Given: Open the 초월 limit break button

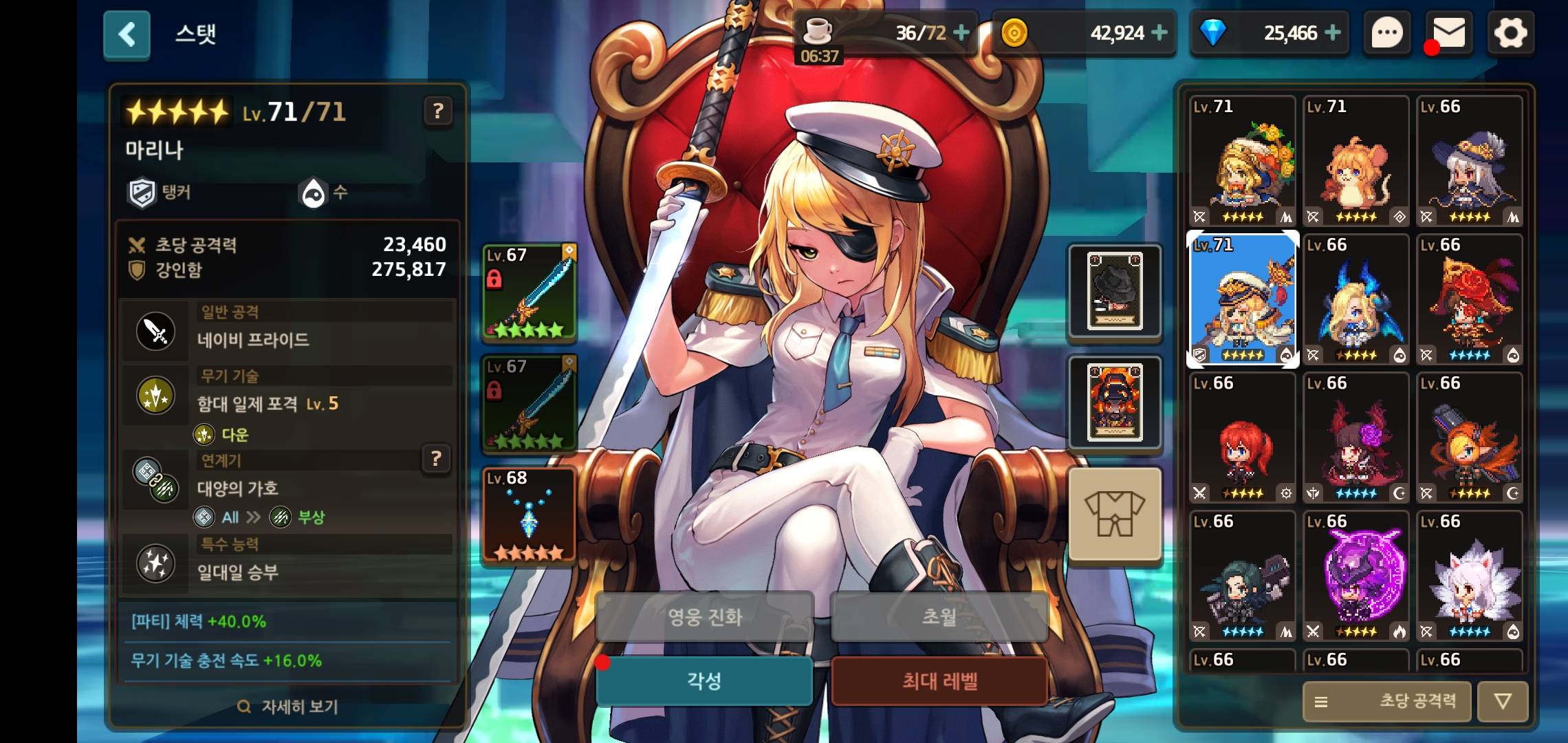Looking at the screenshot, I should (939, 616).
